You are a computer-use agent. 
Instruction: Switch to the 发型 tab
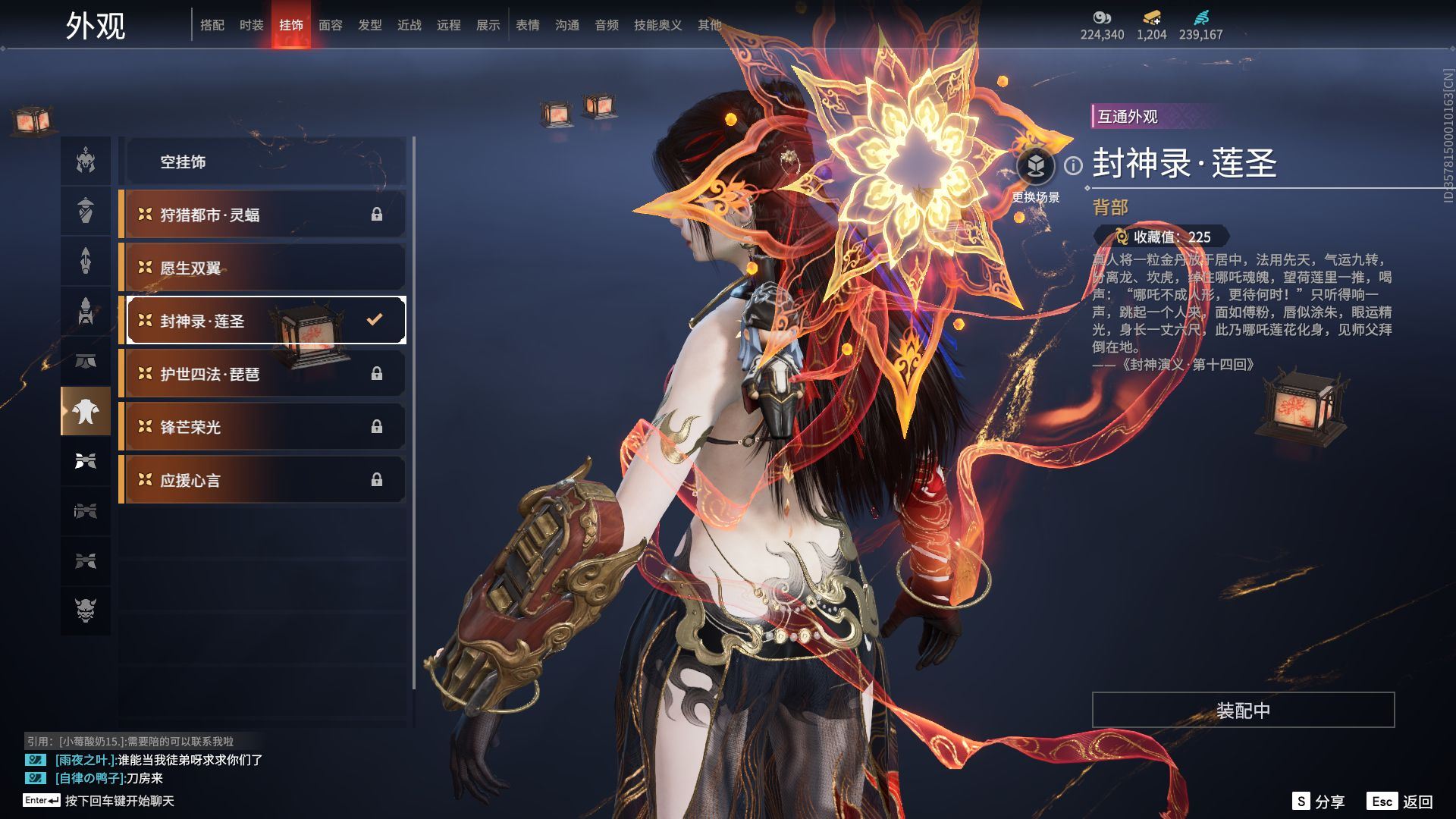coord(369,25)
